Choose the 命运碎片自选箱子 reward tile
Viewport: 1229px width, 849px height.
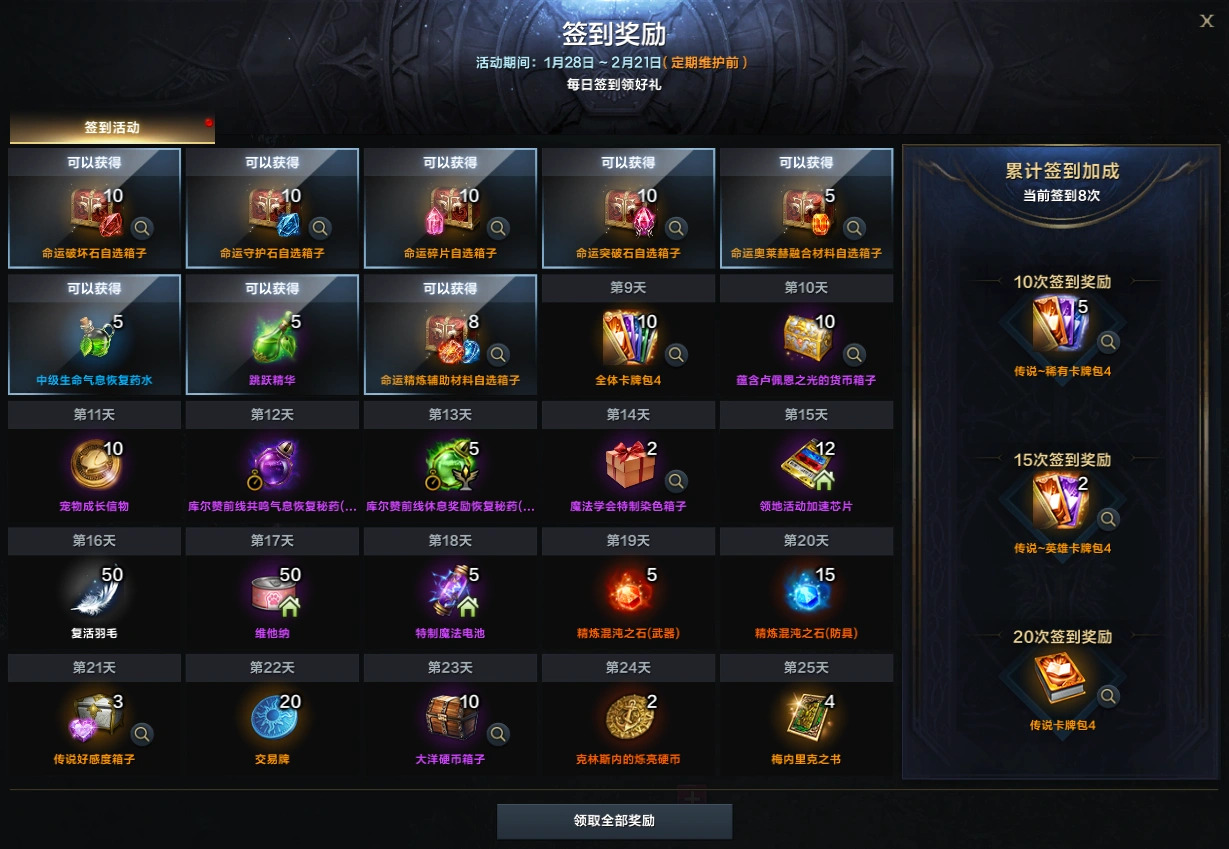tap(450, 209)
